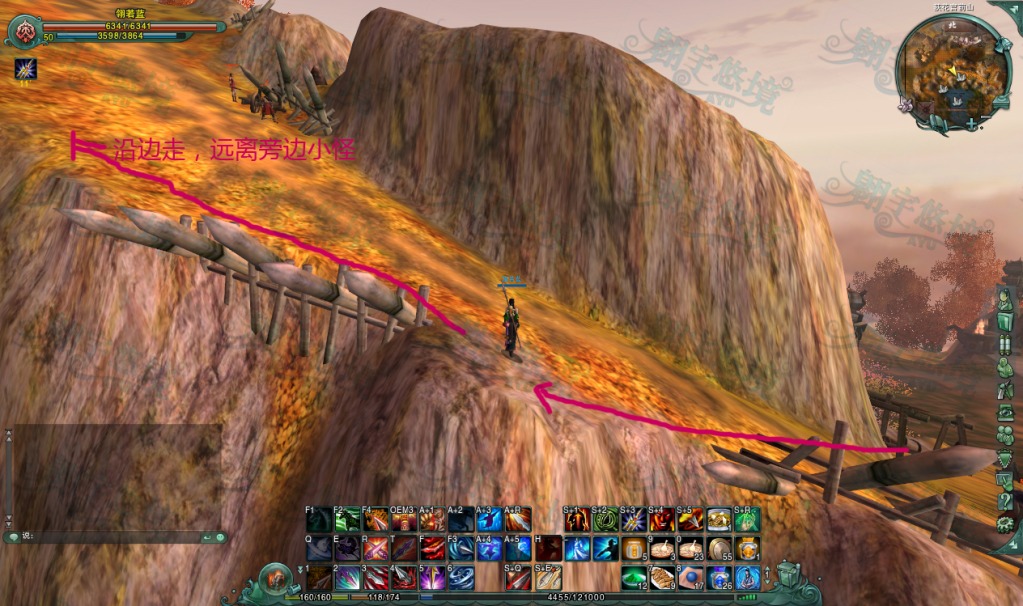Image resolution: width=1023 pixels, height=606 pixels.
Task: Activate the slot 6 blue vortex skill
Action: (x=461, y=578)
